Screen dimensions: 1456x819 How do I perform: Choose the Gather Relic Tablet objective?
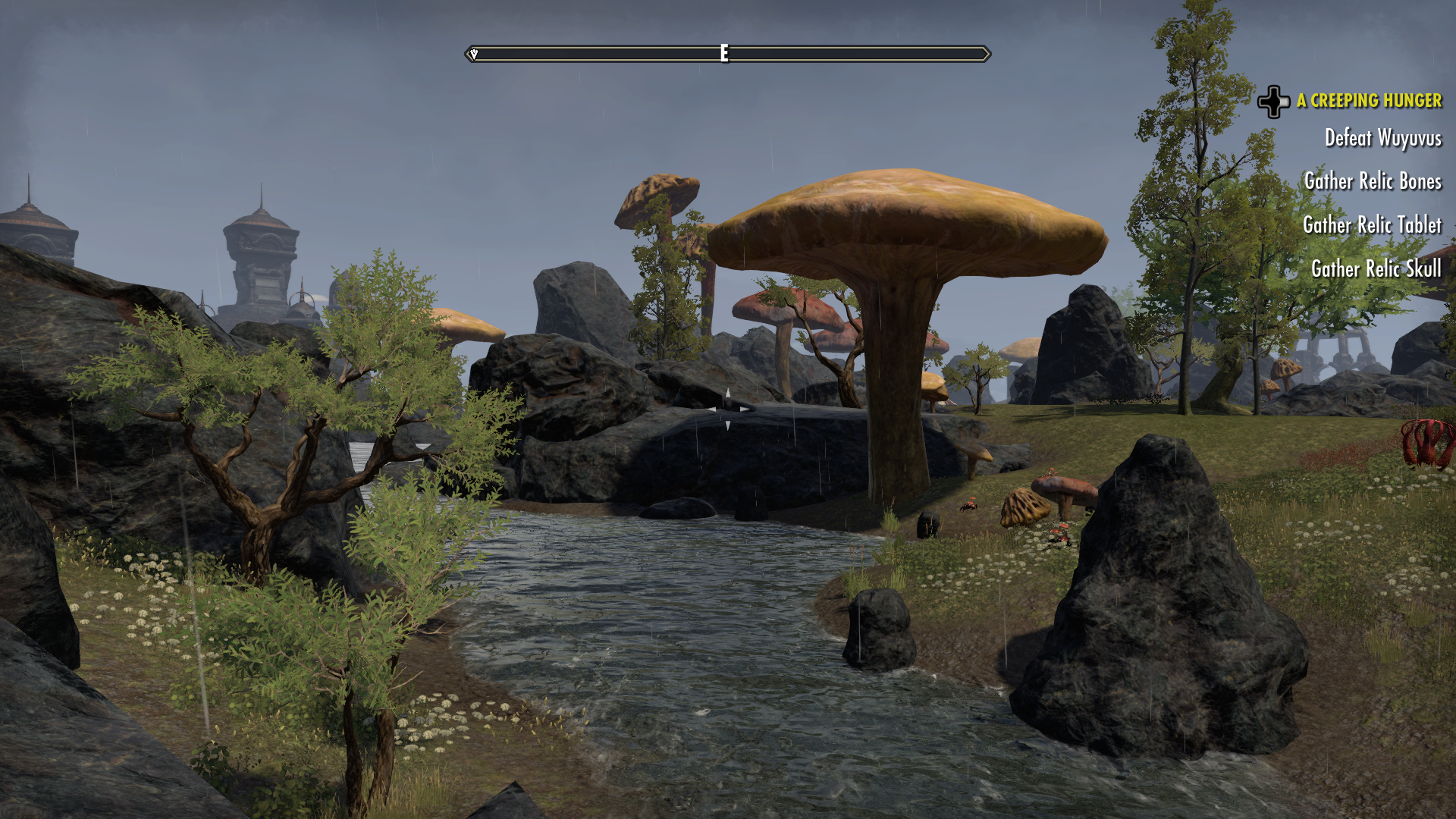click(x=1372, y=225)
